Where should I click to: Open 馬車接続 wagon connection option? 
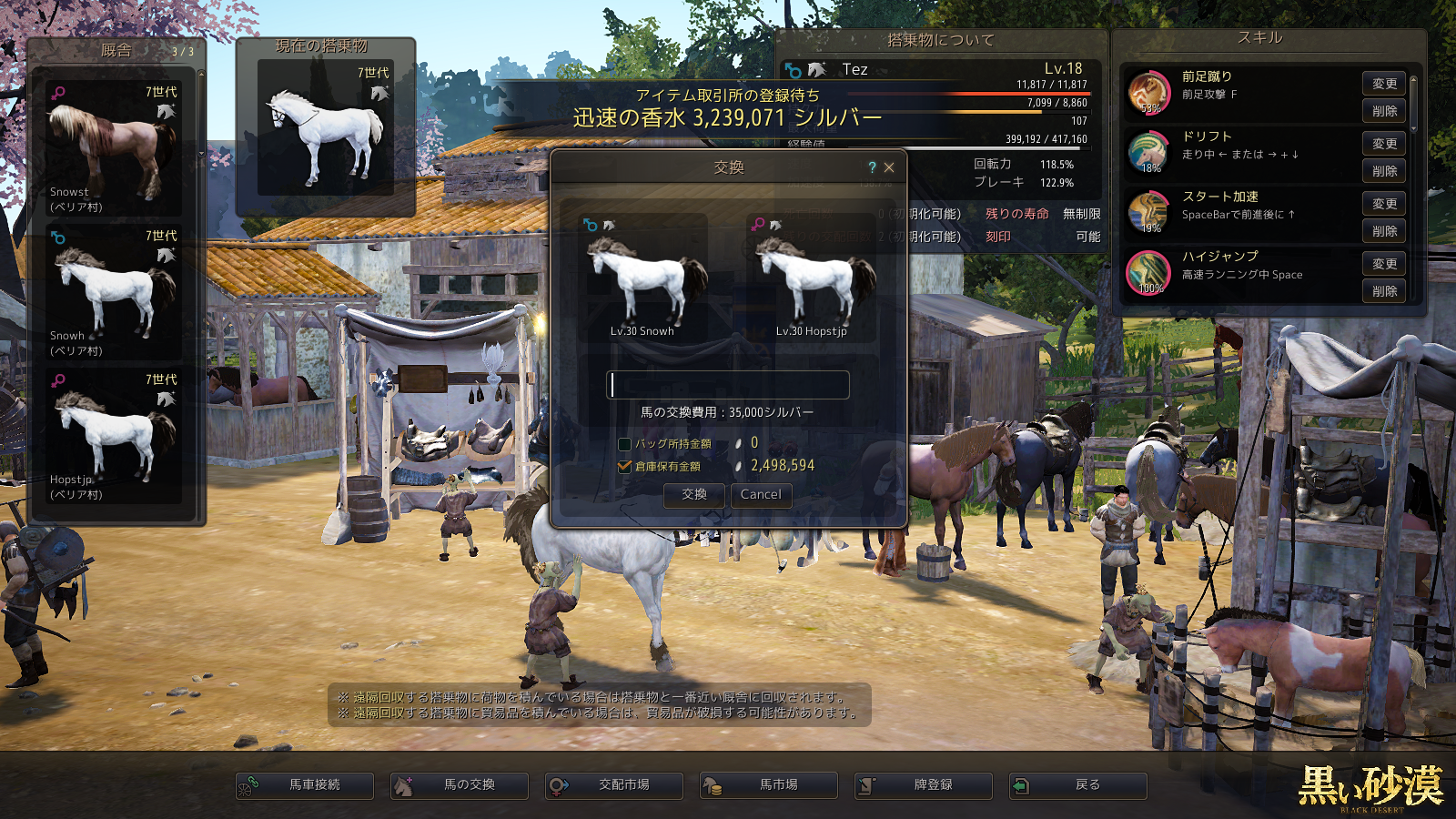305,785
